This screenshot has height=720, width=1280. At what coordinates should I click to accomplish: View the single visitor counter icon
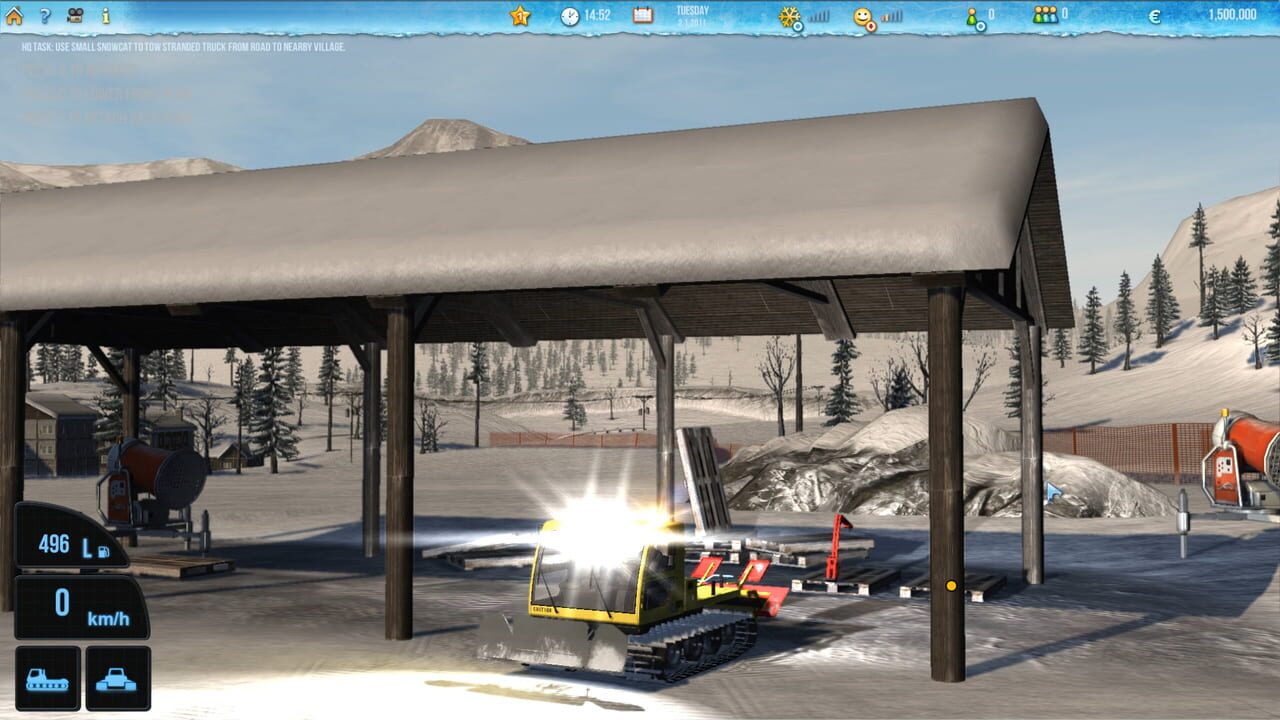(x=970, y=13)
